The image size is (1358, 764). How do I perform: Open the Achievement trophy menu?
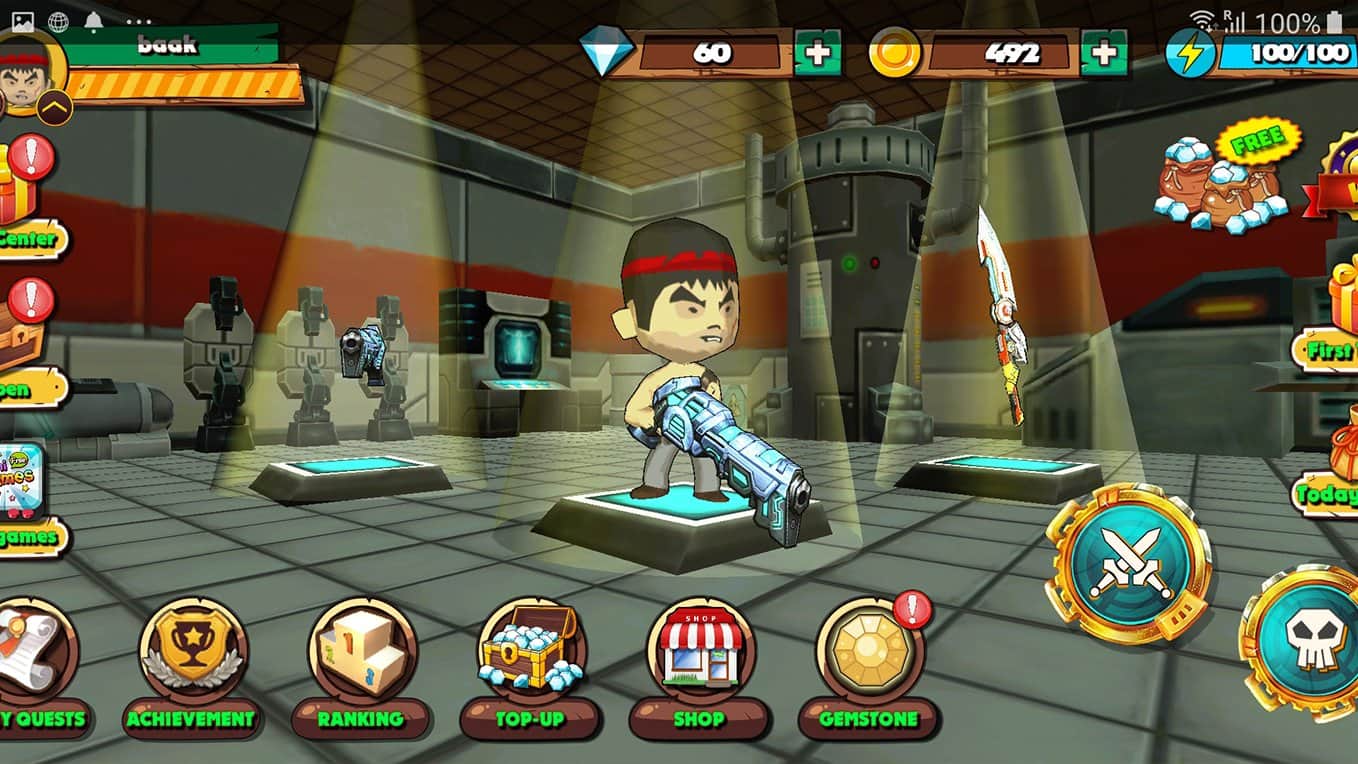(191, 651)
